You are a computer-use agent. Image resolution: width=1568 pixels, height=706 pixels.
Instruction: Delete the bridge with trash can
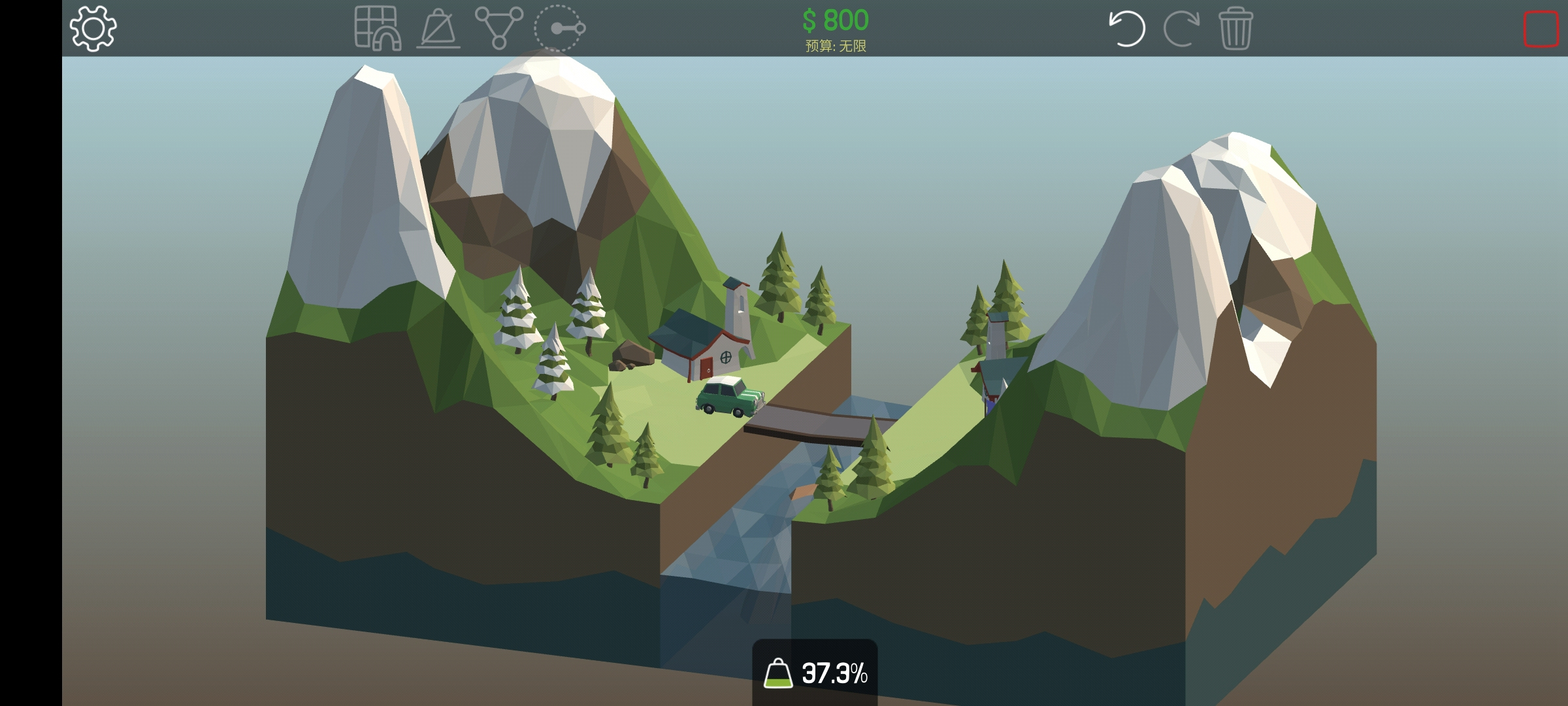(1235, 28)
